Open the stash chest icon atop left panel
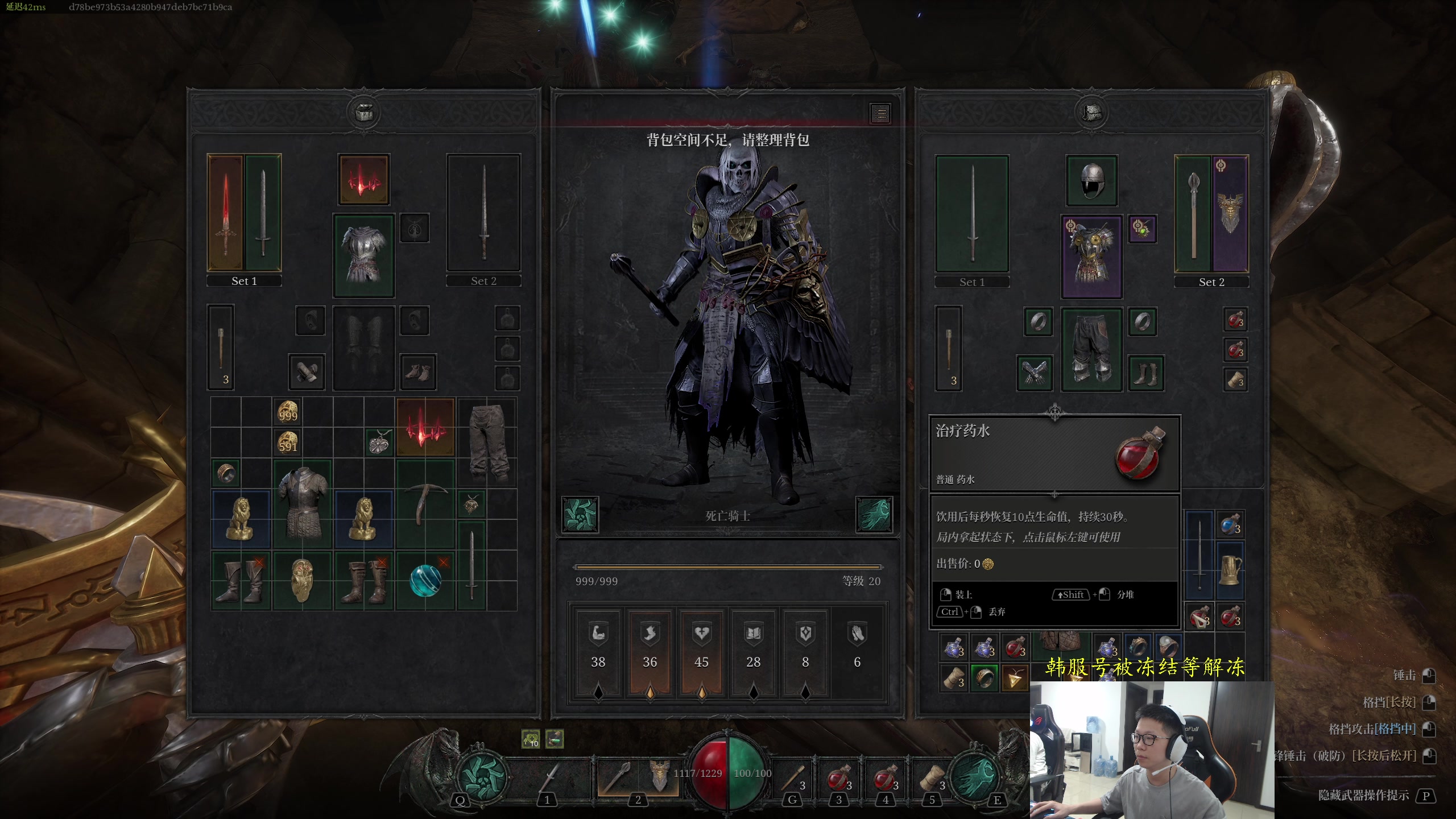Image resolution: width=1456 pixels, height=819 pixels. [363, 113]
